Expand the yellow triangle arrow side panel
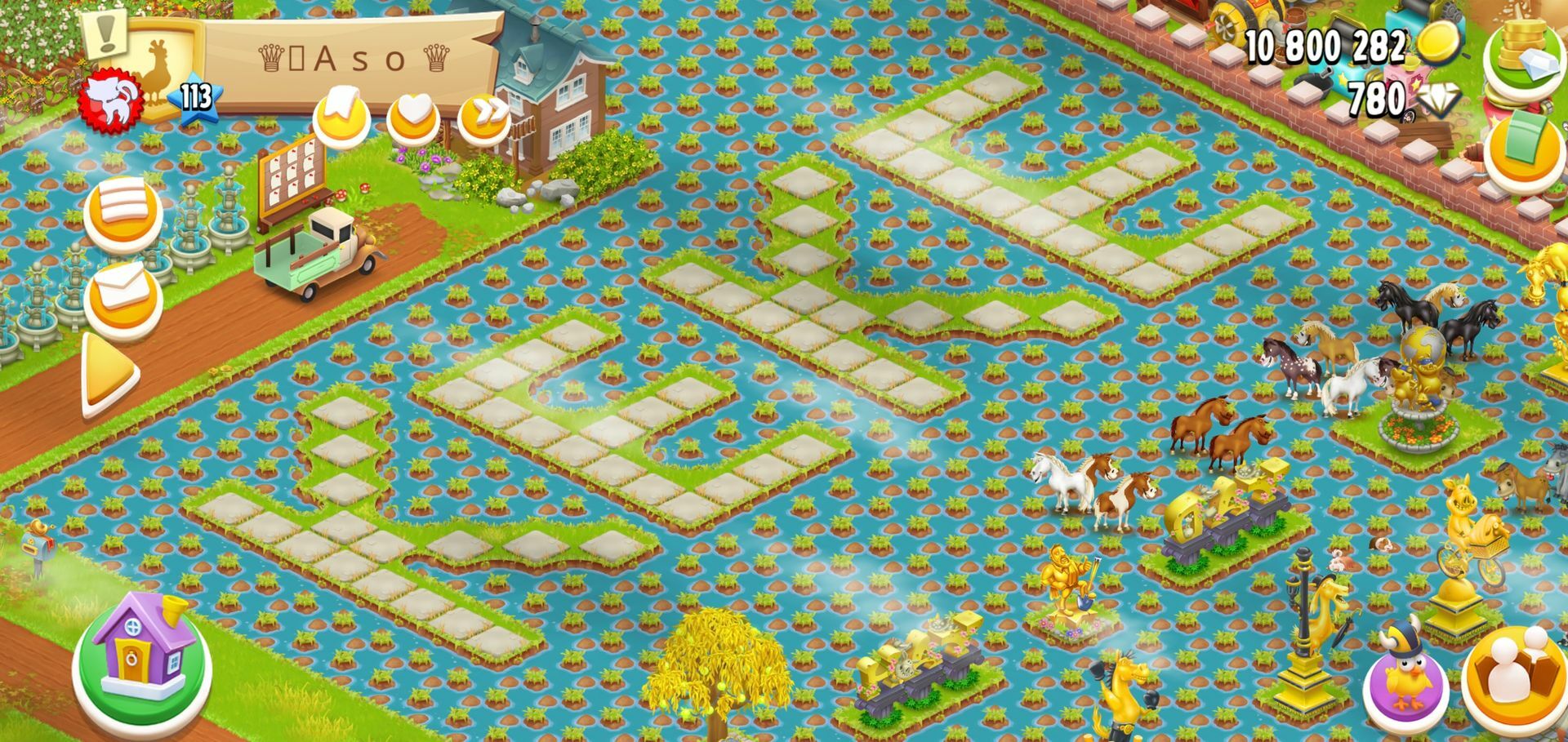The image size is (1568, 742). click(109, 375)
